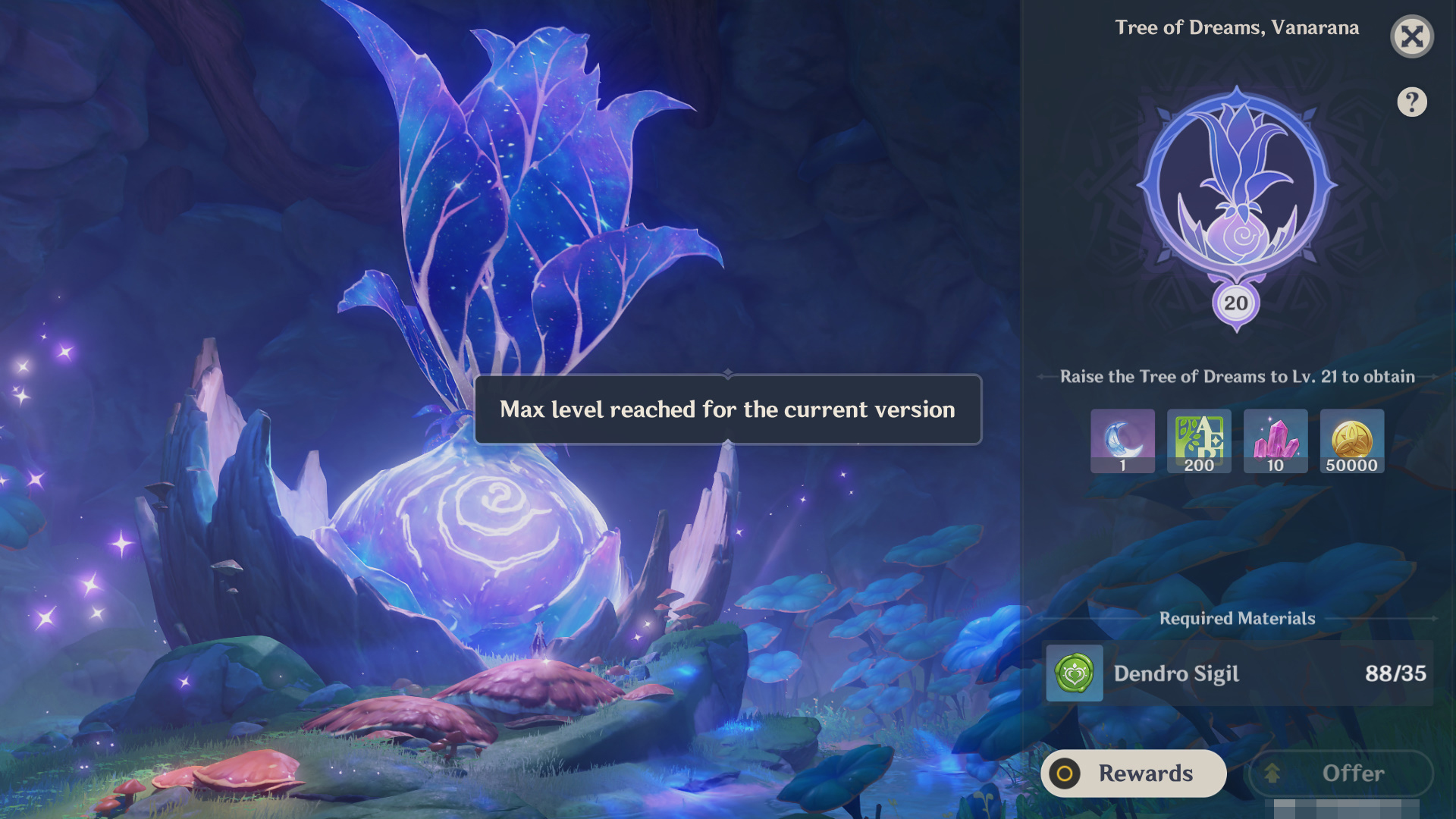Click the Required Materials header
The image size is (1456, 819).
(x=1237, y=618)
